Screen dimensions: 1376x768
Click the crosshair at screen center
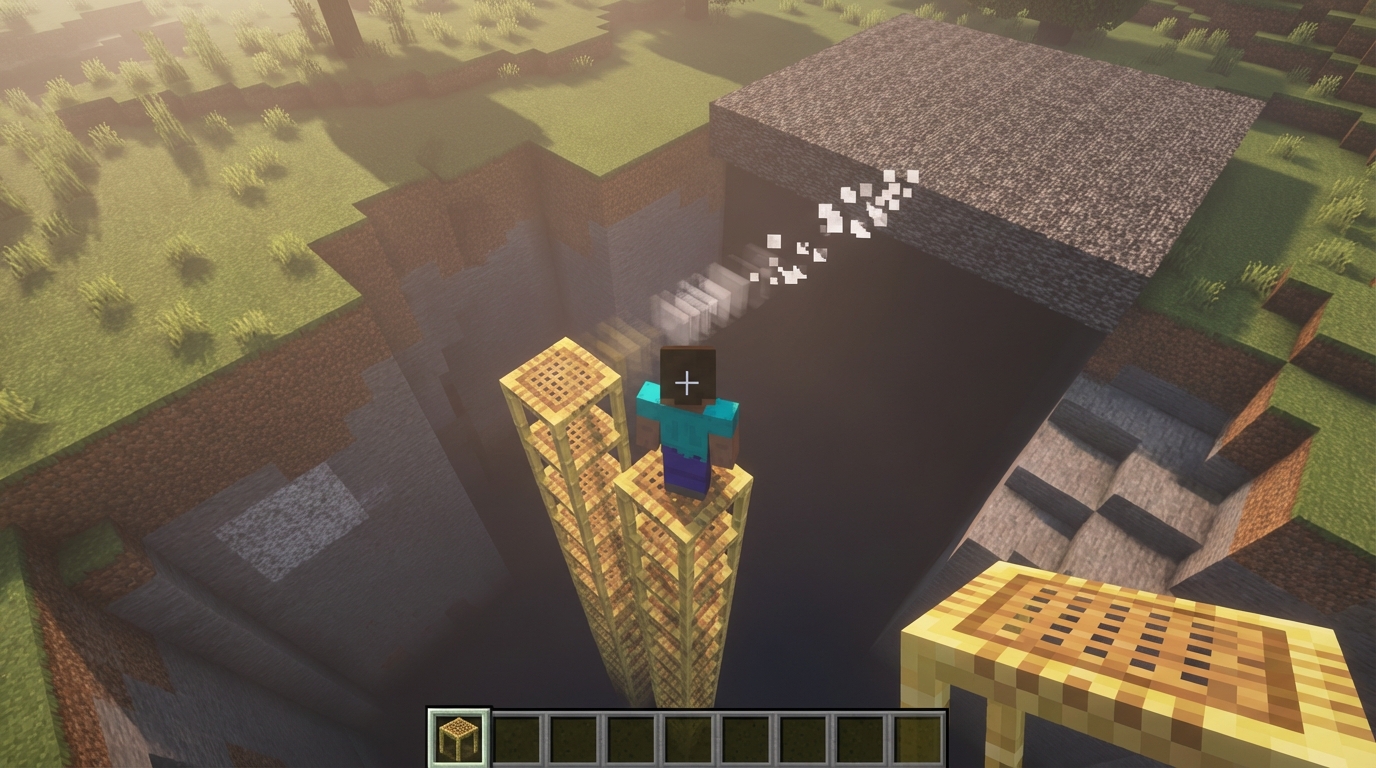pos(688,380)
